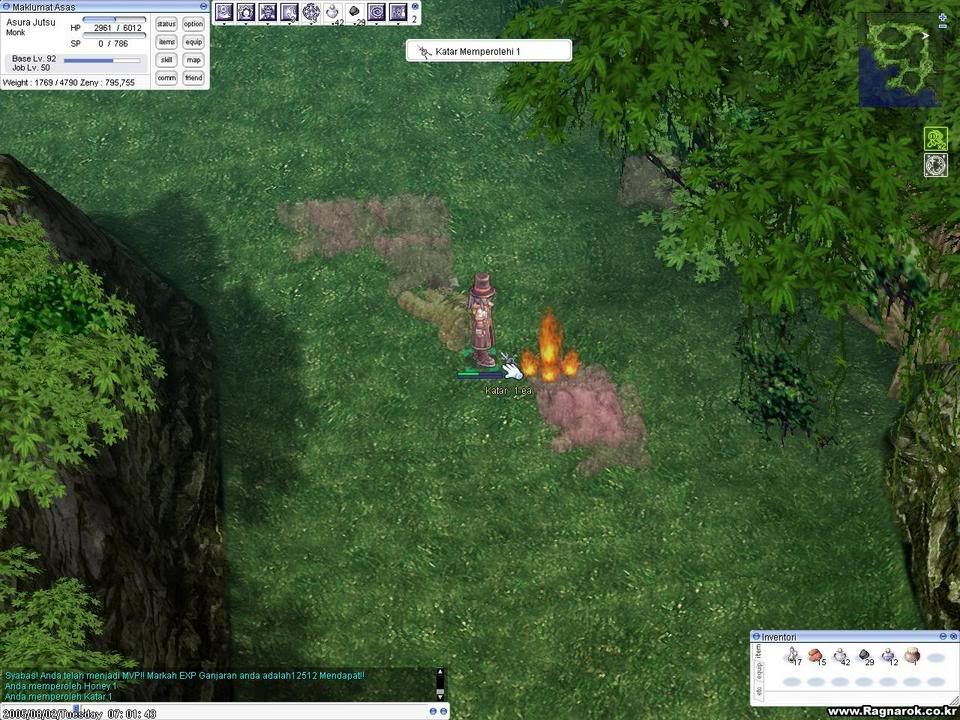Activate the spiral skill in the hotbar

376,12
